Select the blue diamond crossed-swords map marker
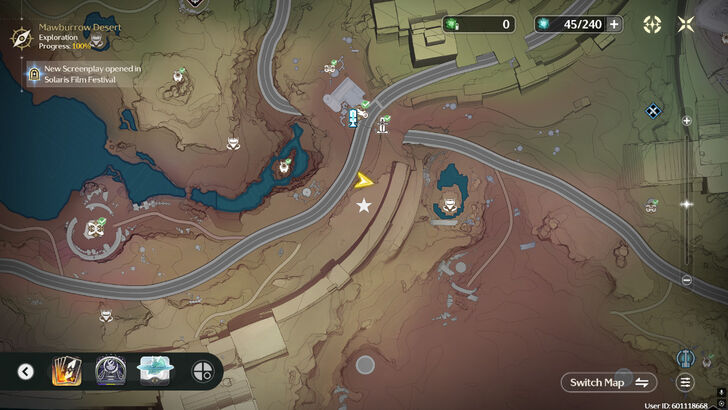 tap(653, 111)
